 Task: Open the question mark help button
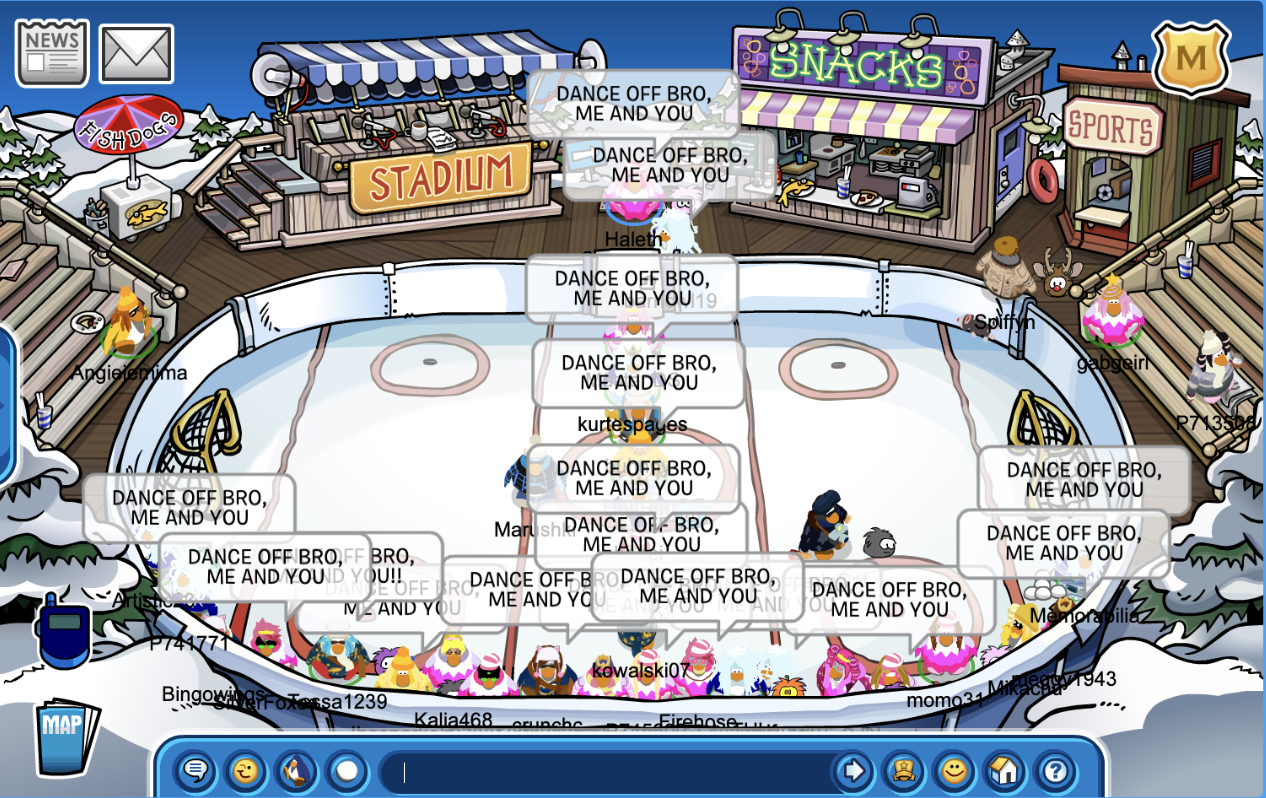(1056, 771)
